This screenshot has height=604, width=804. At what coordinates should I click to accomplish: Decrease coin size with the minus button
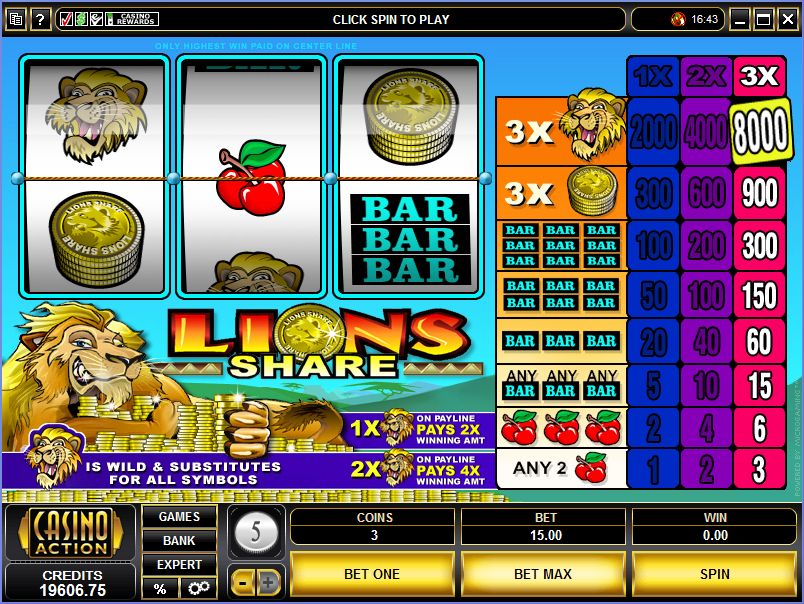(243, 581)
